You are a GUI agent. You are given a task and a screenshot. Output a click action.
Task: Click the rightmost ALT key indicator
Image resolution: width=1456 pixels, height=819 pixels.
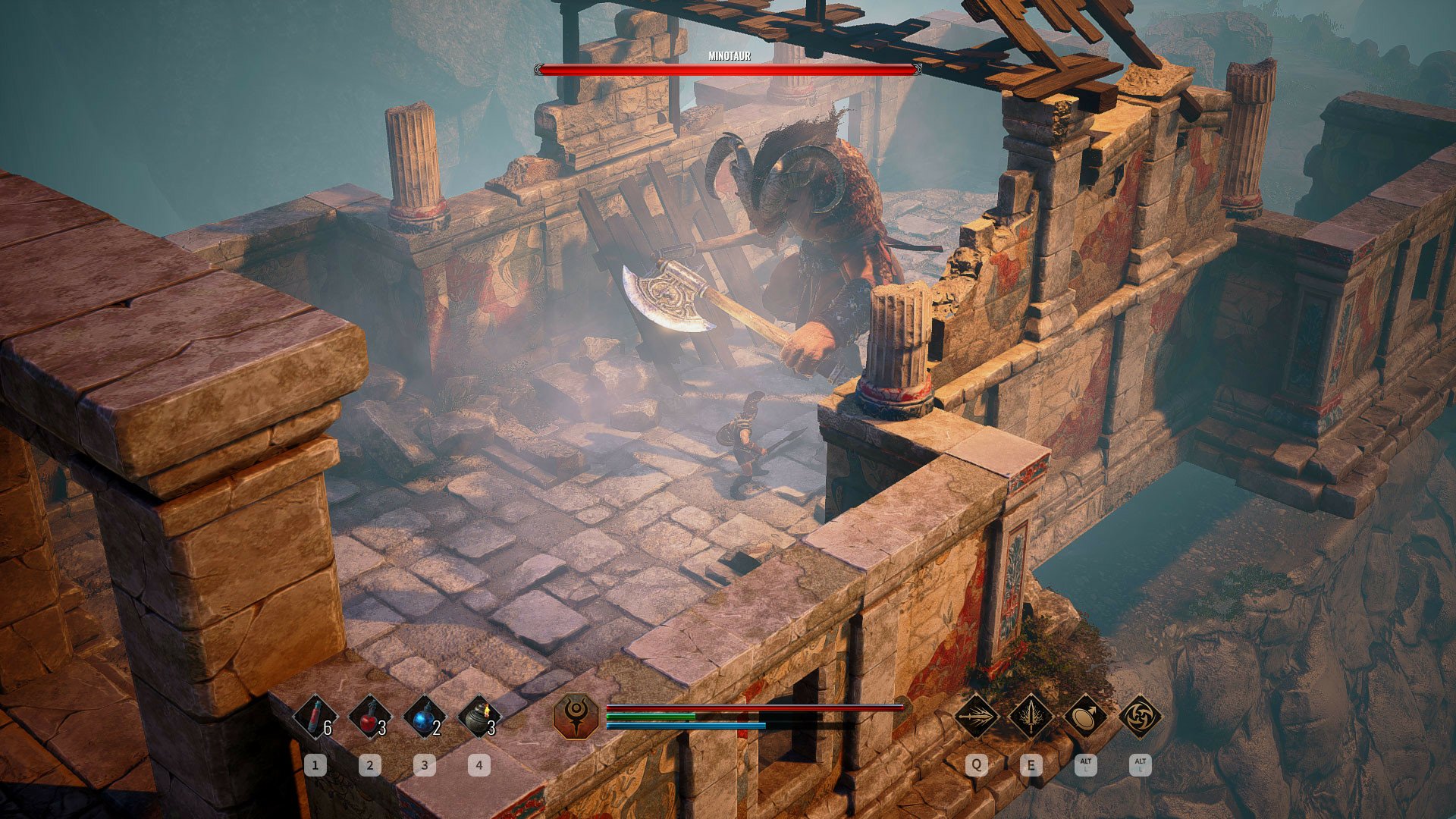(x=1141, y=765)
